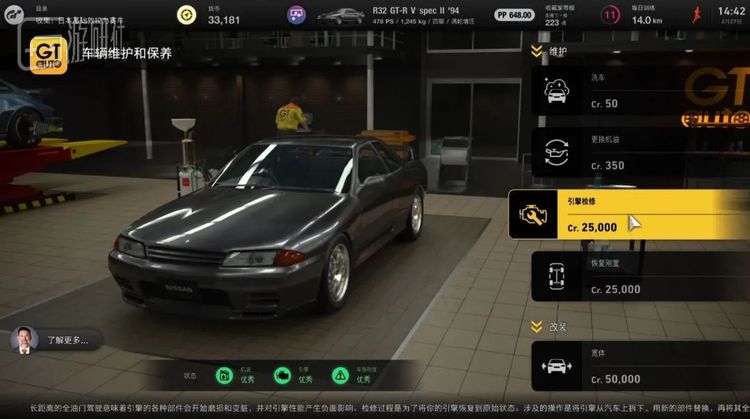Click the Gran Turismo logo in the corner
The height and width of the screenshot is (419, 750).
coord(15,15)
